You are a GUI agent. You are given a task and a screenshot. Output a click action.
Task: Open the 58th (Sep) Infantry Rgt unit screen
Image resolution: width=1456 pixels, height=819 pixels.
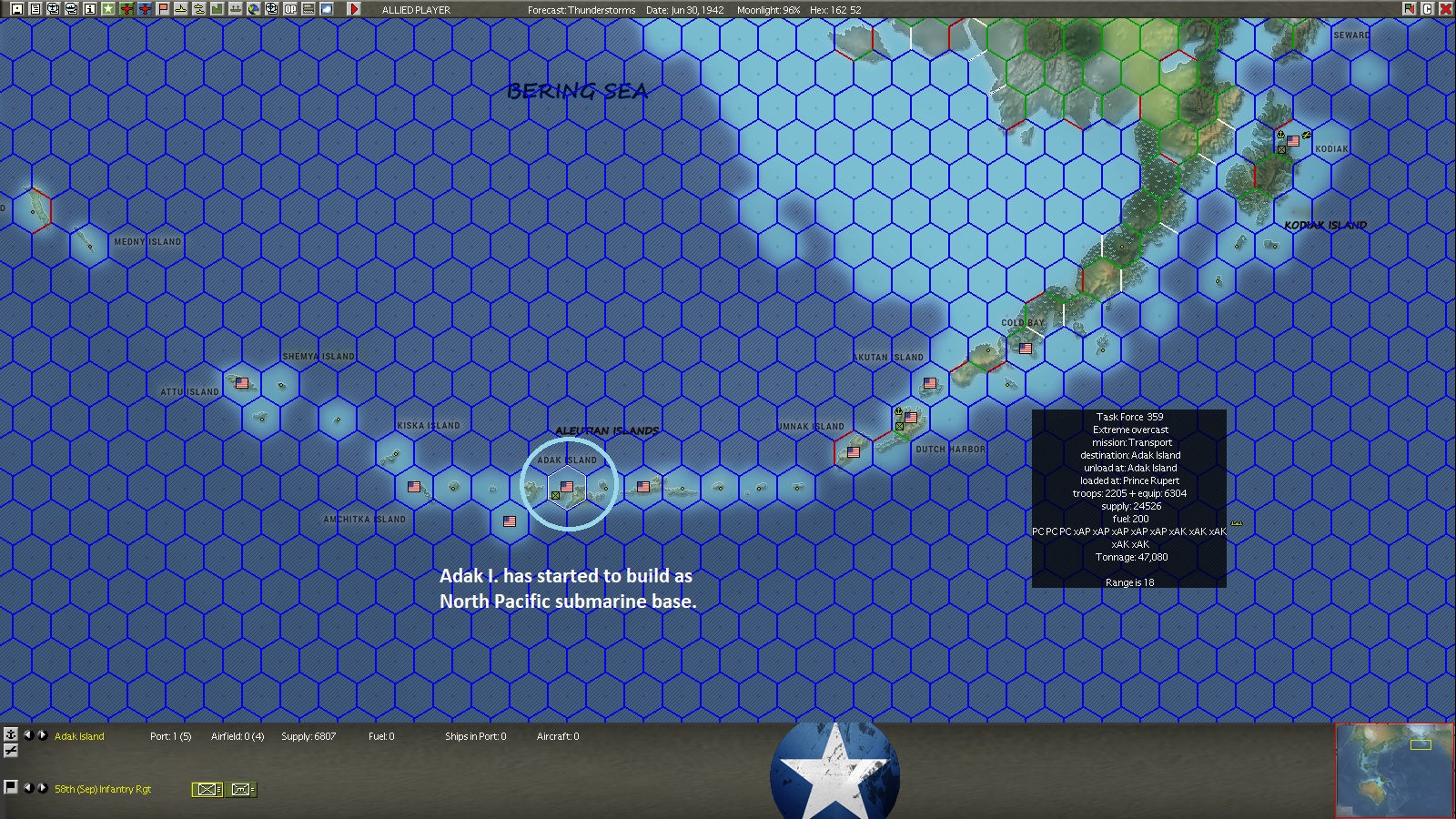(x=102, y=790)
